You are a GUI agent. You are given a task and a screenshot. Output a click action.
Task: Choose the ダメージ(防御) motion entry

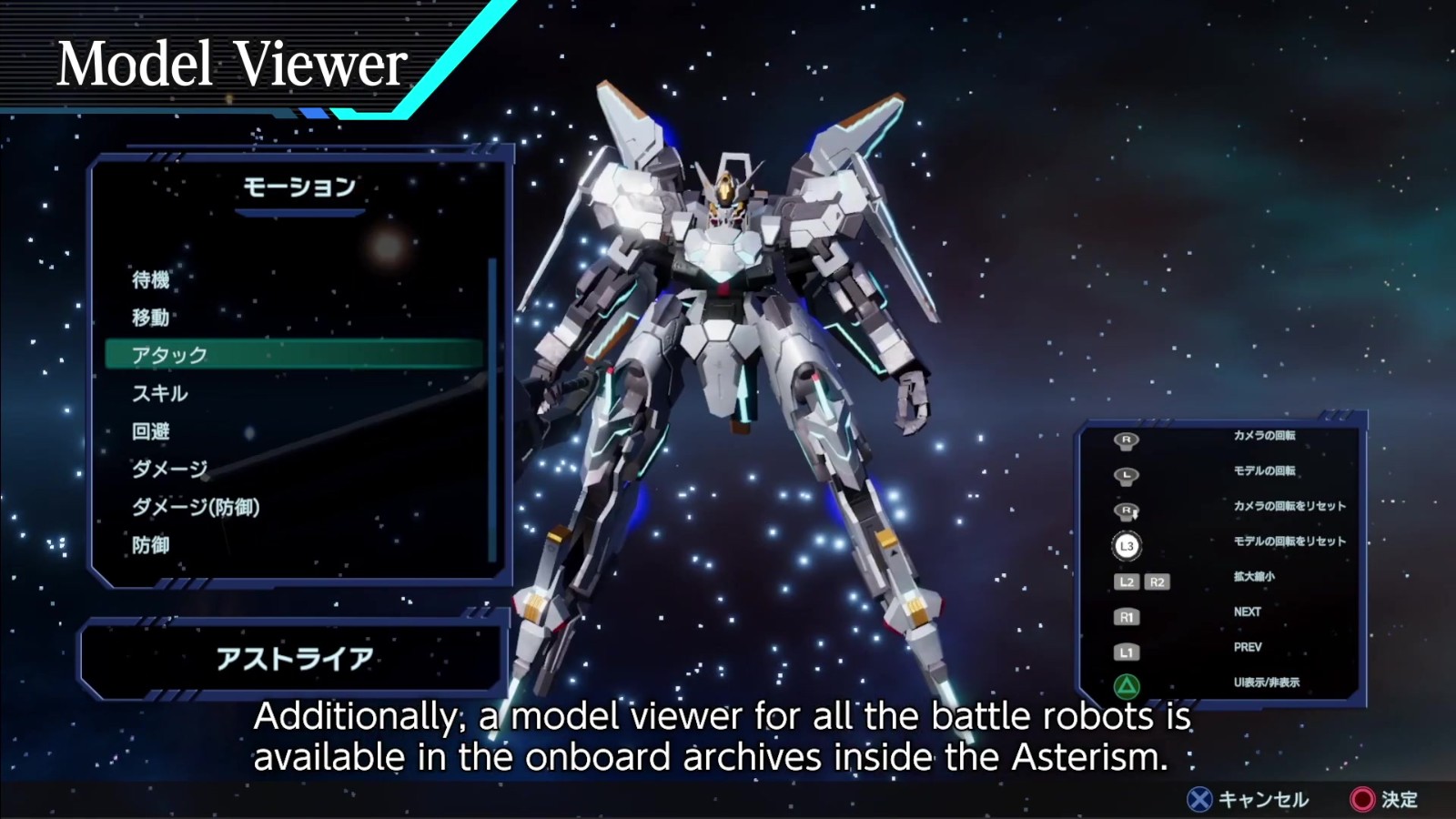coord(196,507)
